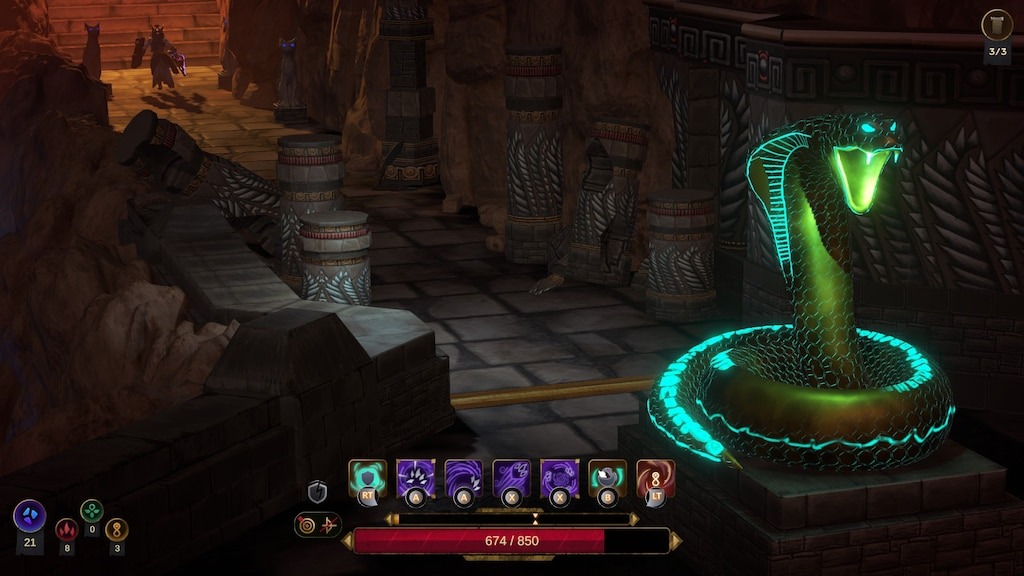The width and height of the screenshot is (1024, 576).
Task: Select the purple swirling claw swipe ability
Action: pyautogui.click(x=463, y=477)
